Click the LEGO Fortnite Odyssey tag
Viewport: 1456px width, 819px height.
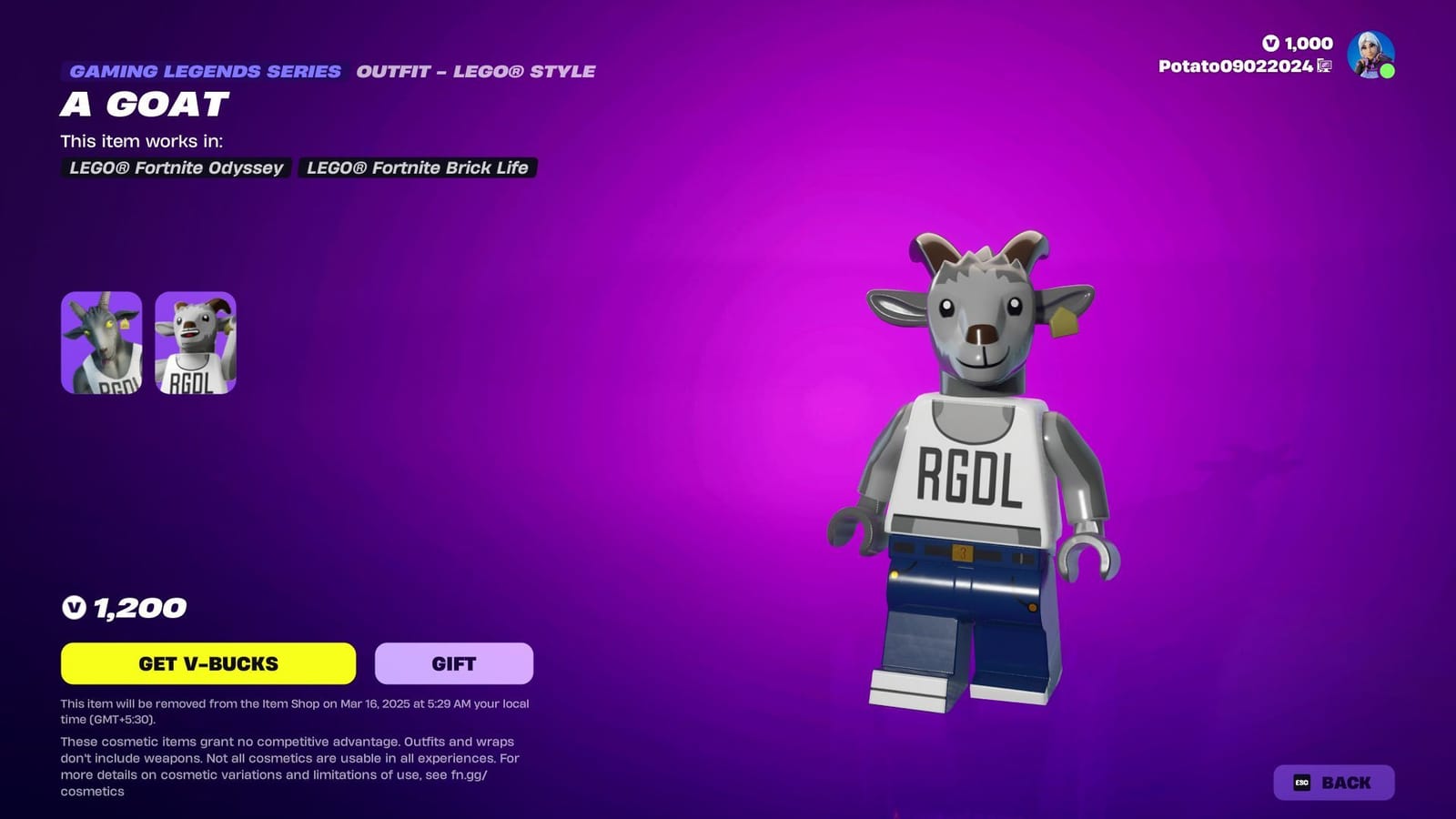click(177, 168)
